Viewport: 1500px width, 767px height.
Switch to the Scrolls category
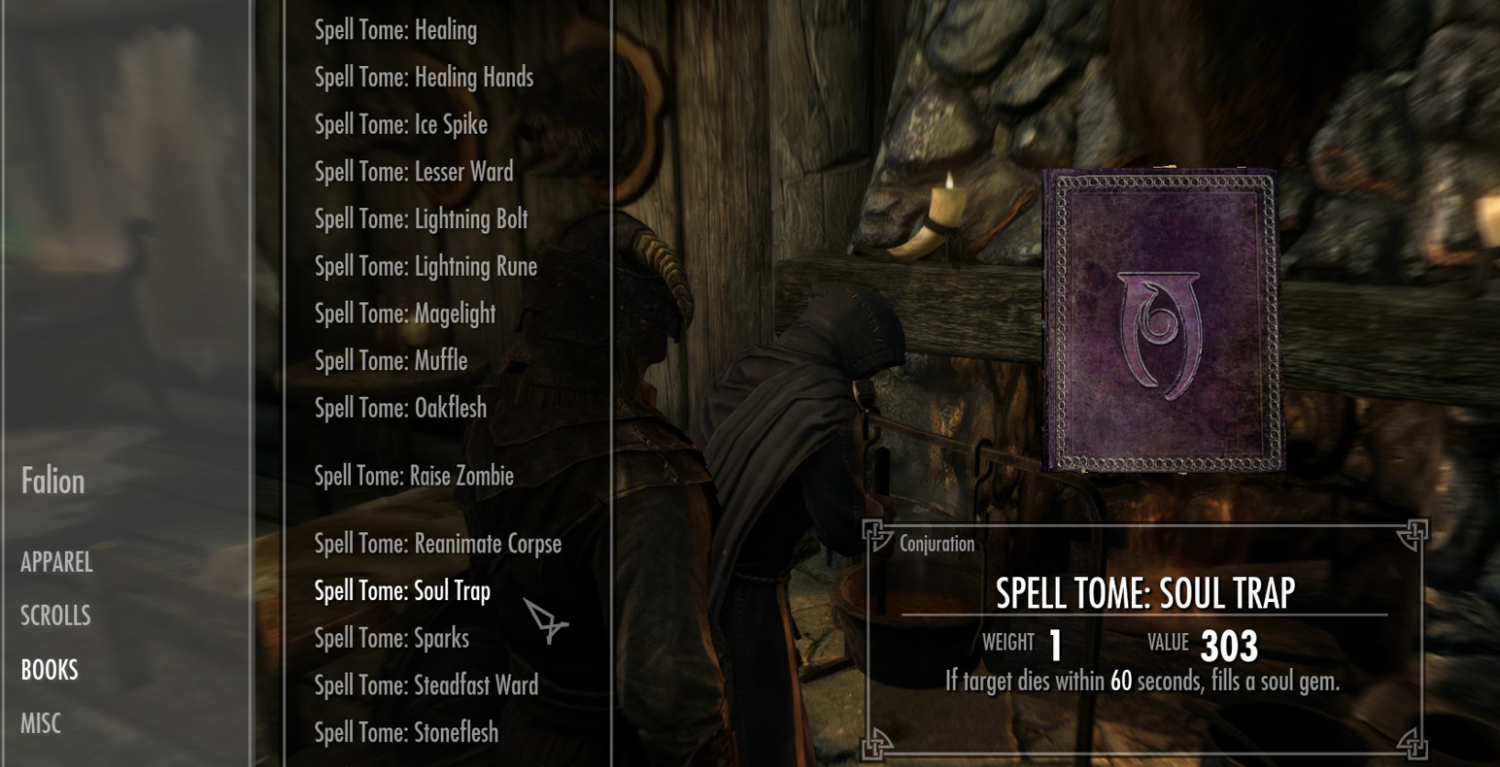point(56,616)
